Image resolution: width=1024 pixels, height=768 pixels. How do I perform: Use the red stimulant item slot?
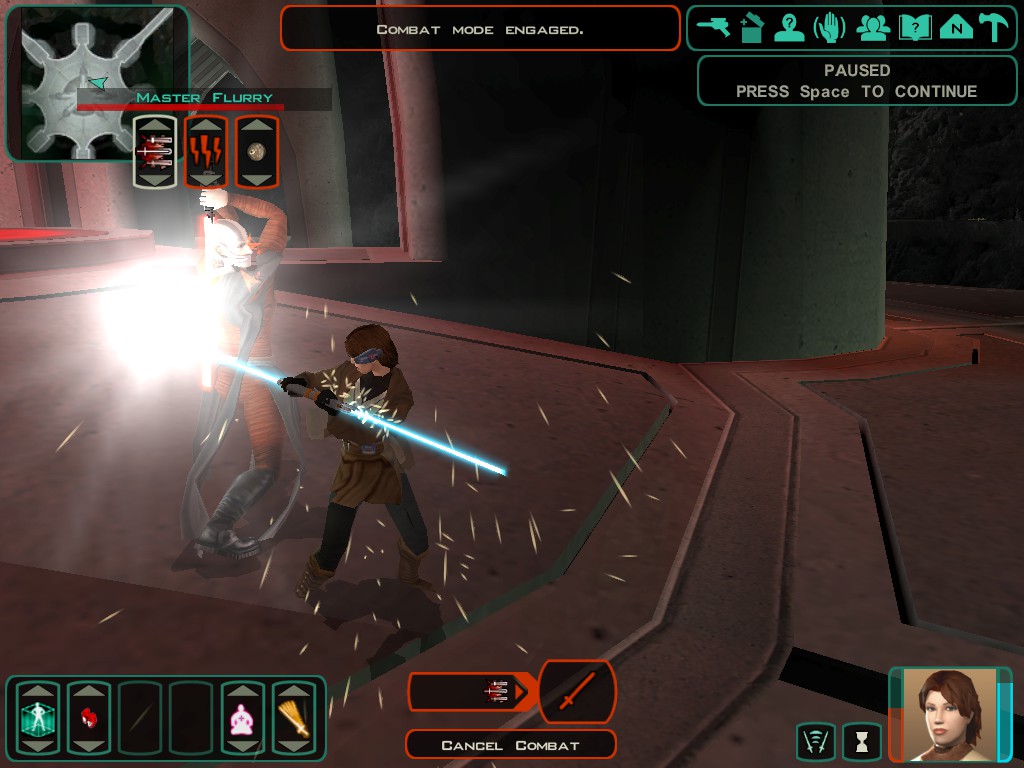[88, 717]
